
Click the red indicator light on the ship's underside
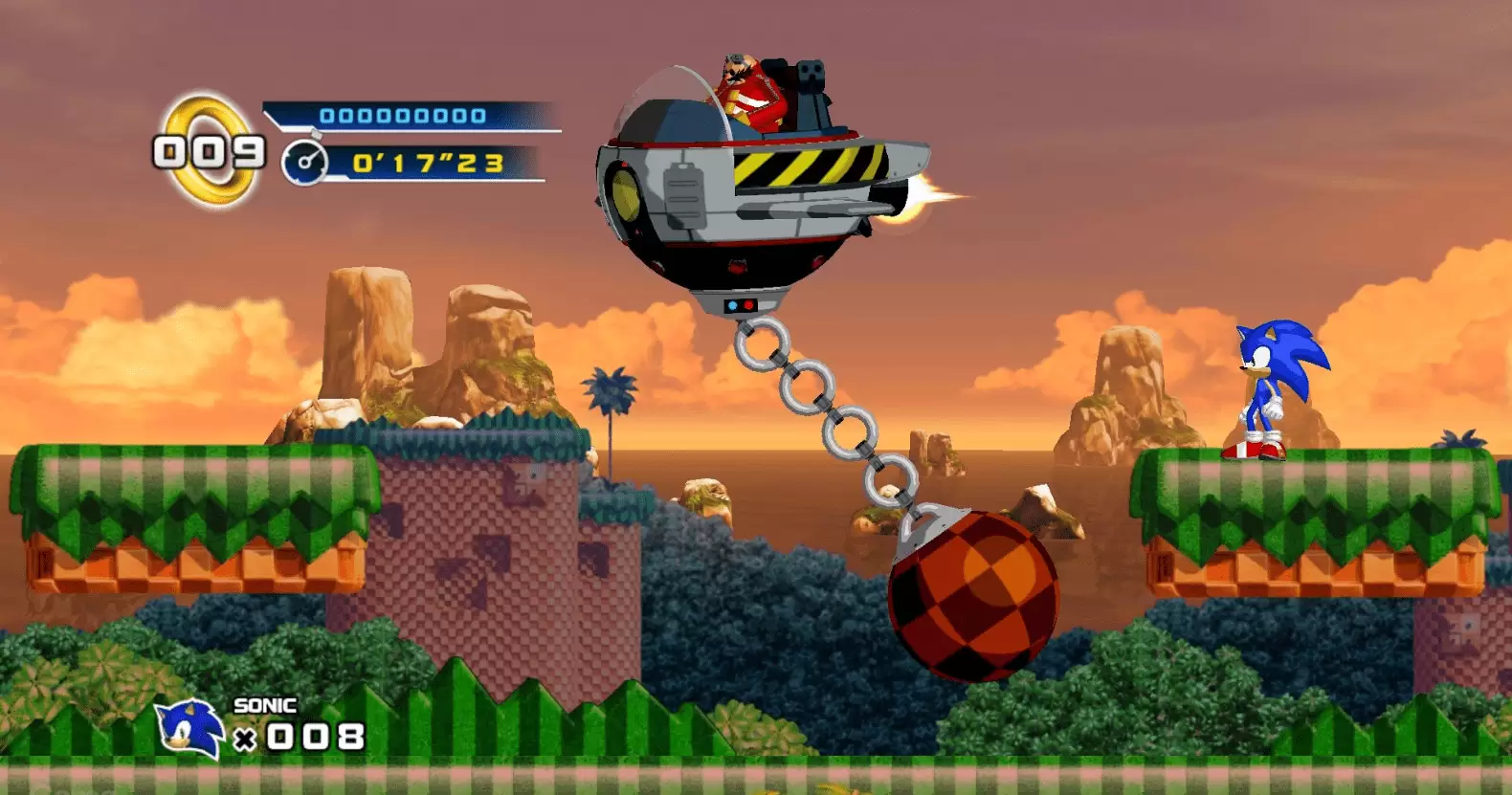(748, 306)
